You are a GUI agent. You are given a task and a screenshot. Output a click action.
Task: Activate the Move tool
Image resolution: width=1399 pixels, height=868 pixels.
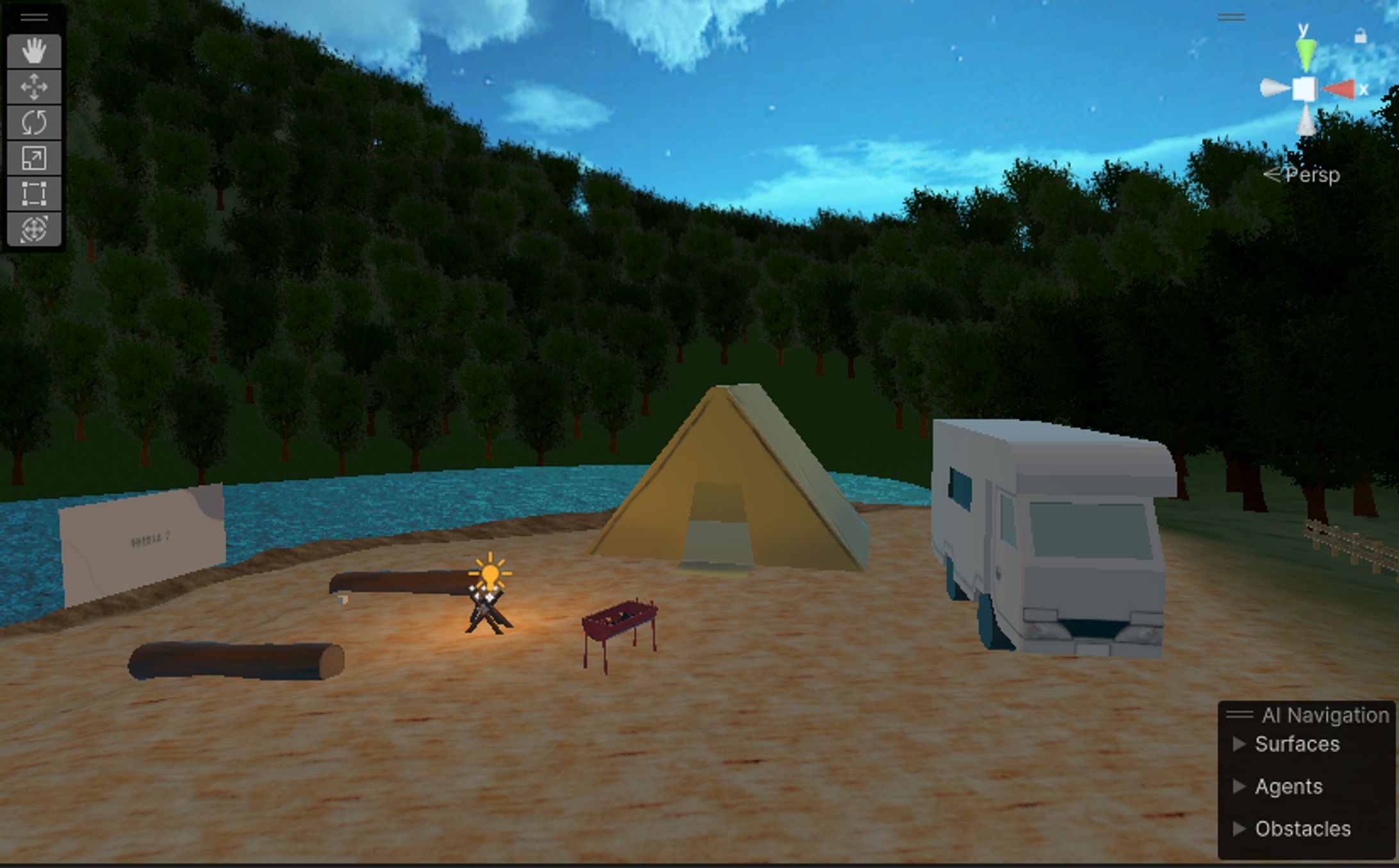[x=34, y=86]
